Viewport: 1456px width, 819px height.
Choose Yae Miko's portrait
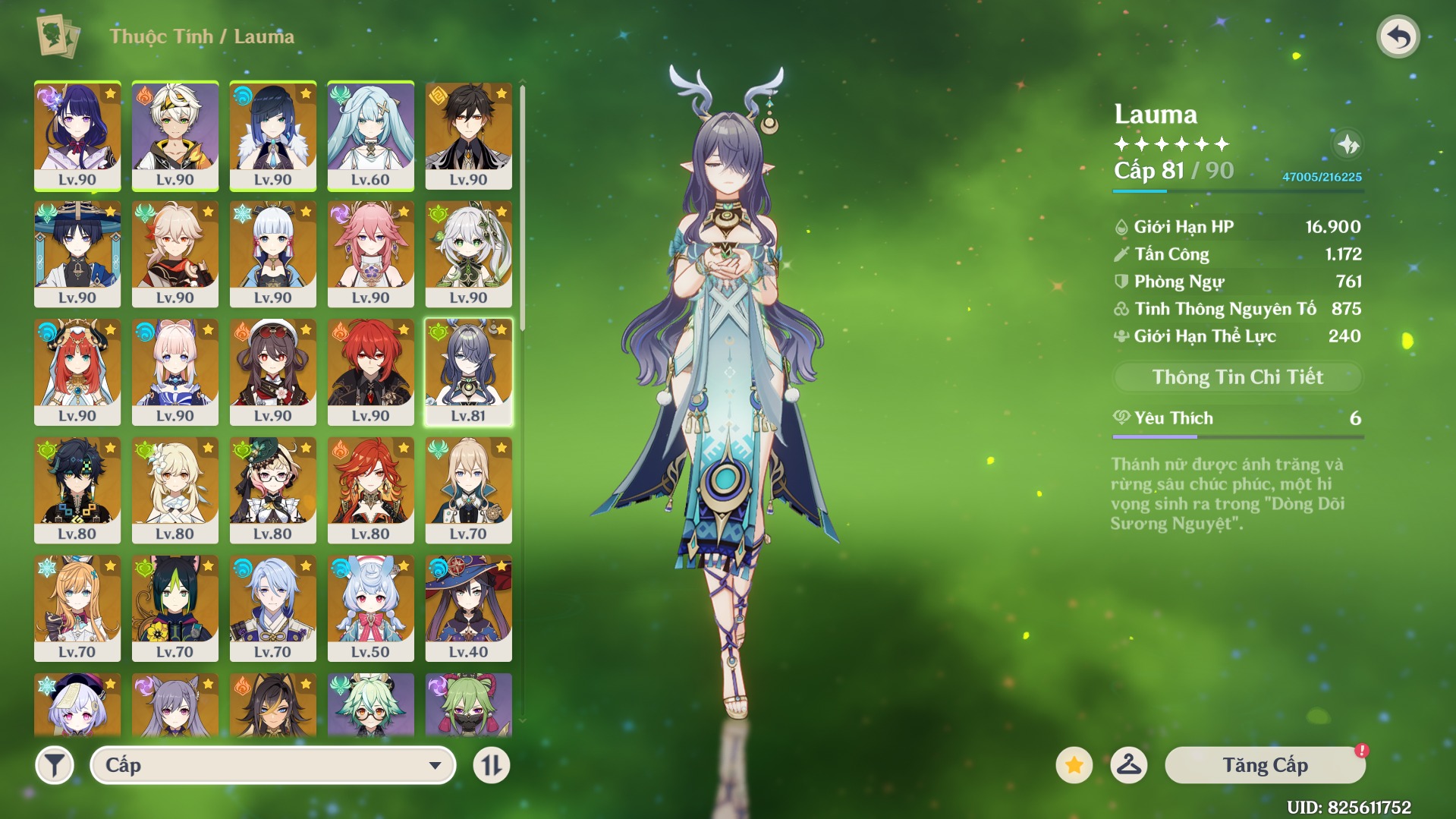pyautogui.click(x=370, y=254)
